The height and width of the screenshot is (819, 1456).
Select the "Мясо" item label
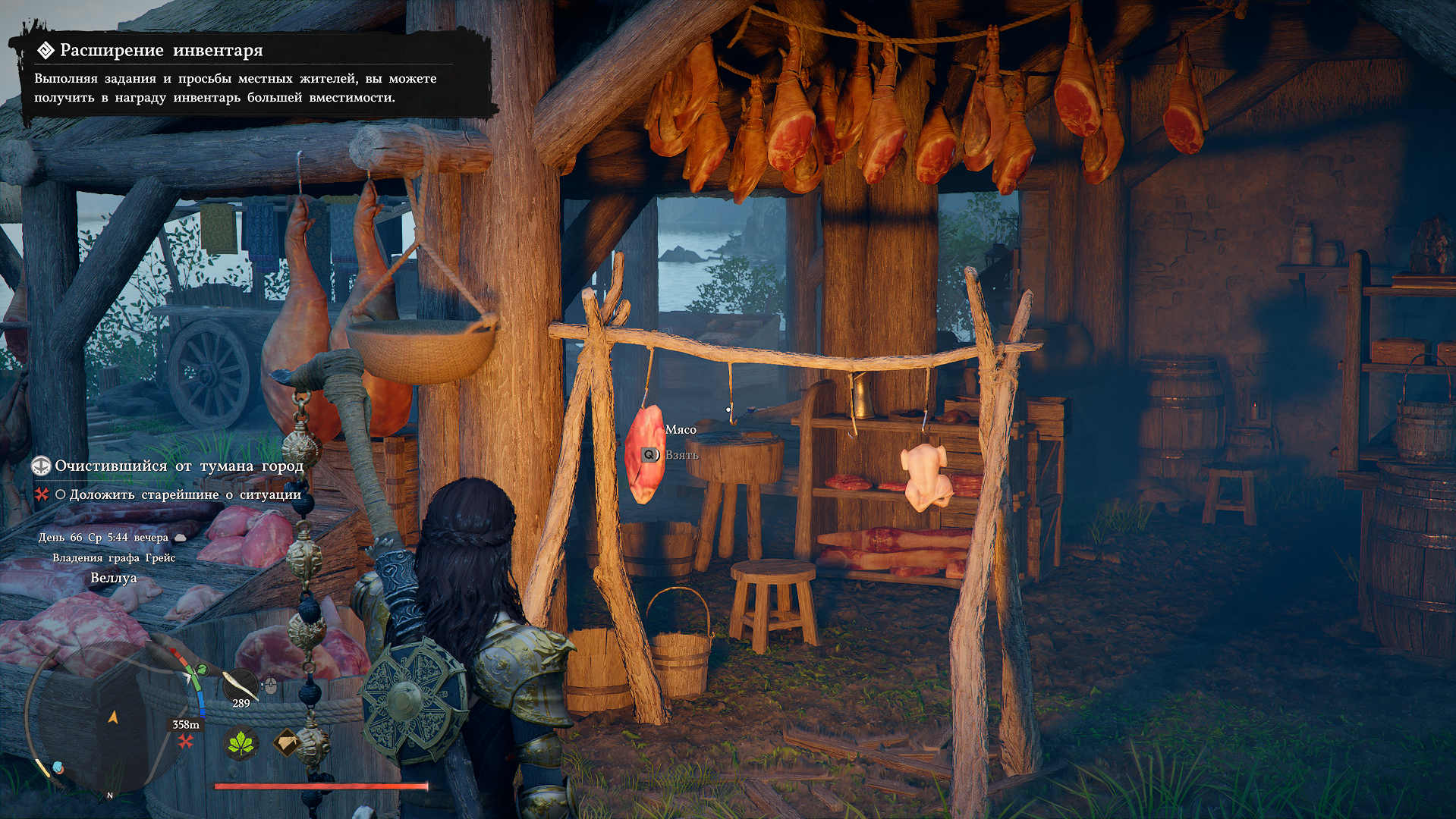tap(681, 430)
